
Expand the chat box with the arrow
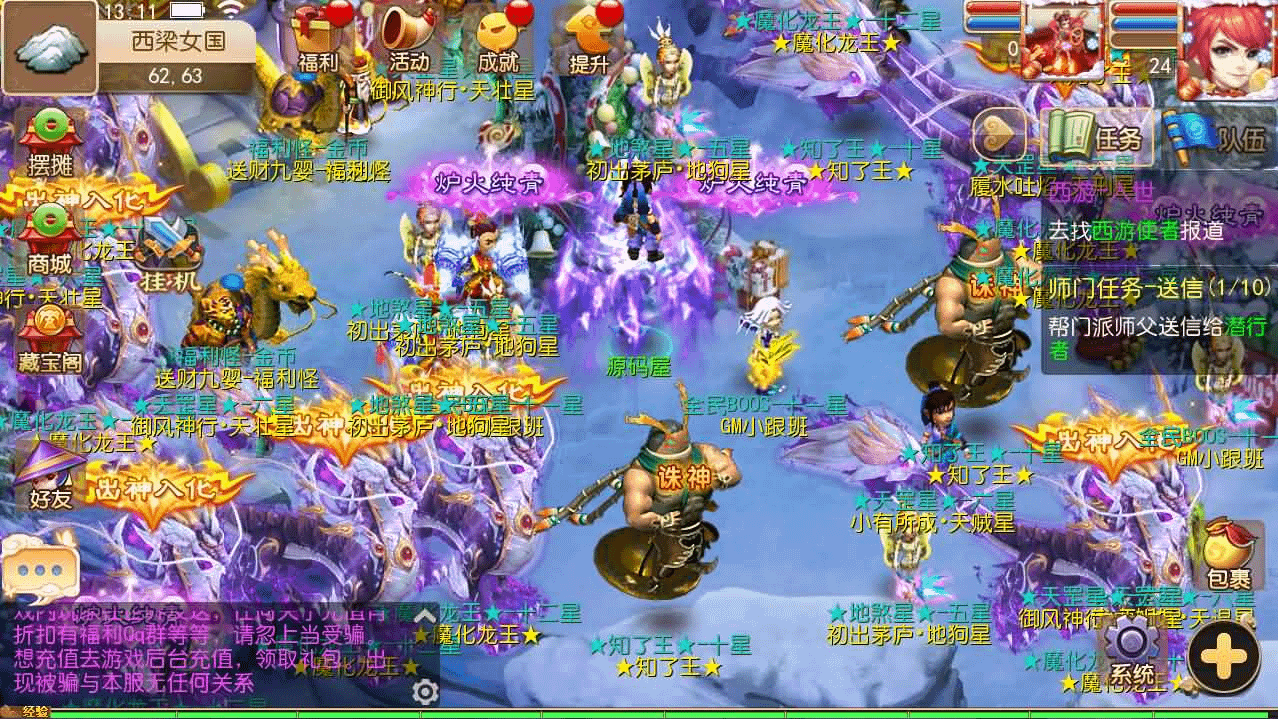[426, 615]
